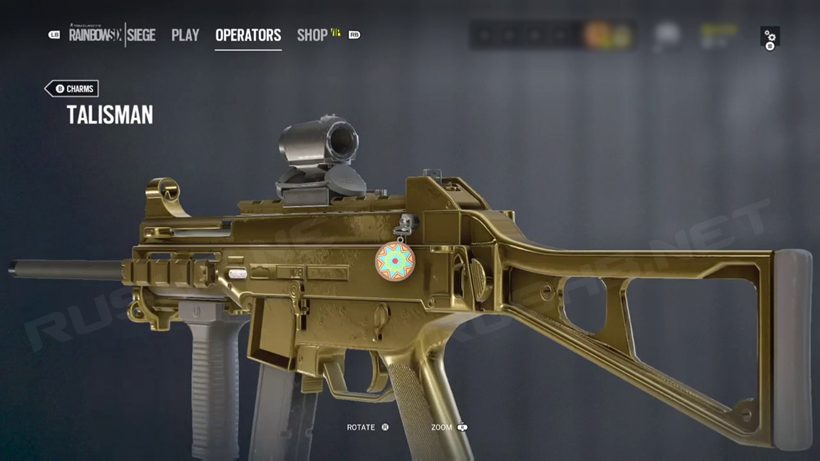820x461 pixels.
Task: Click the Rainbow Six Siege home logo
Action: (x=112, y=35)
